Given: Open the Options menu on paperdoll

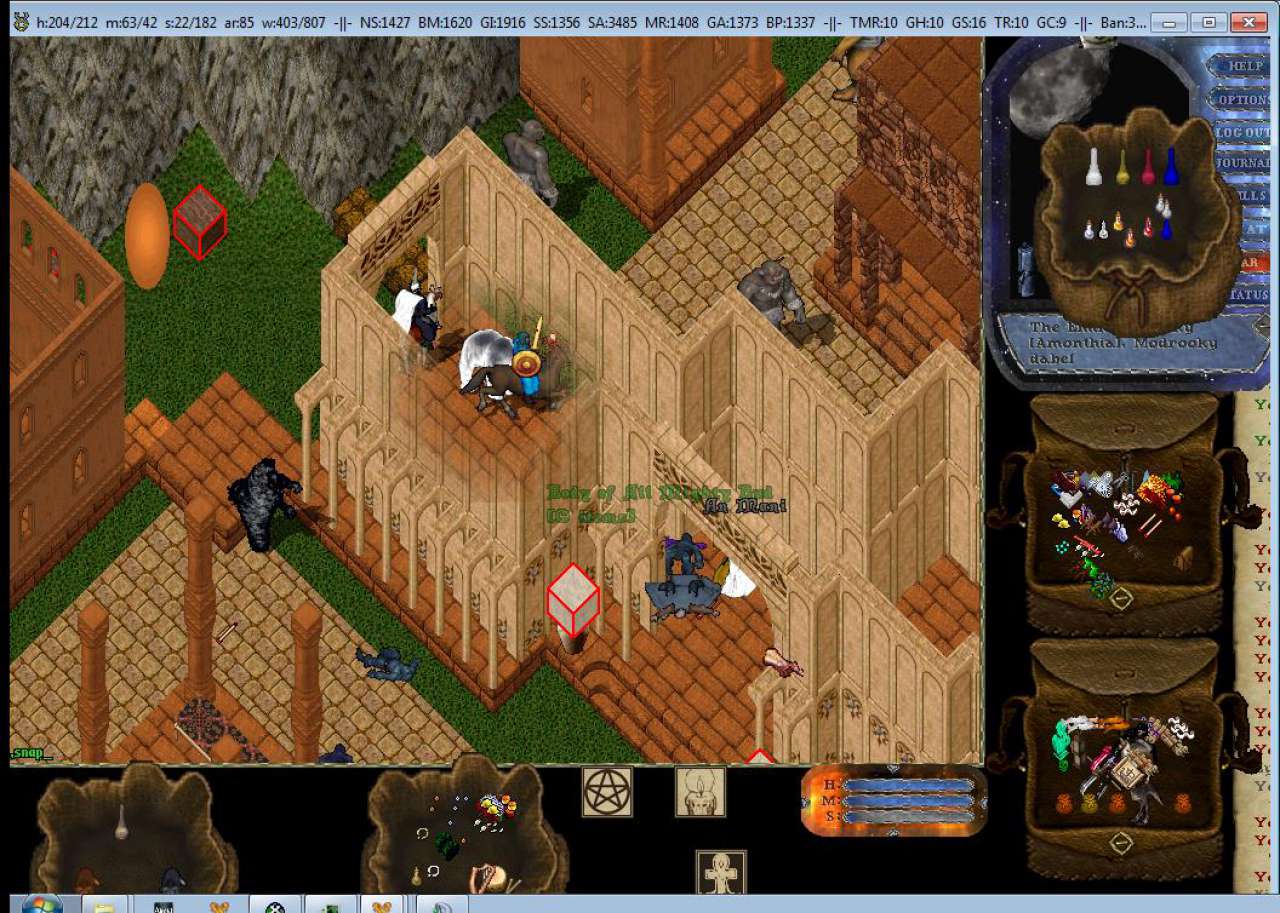Looking at the screenshot, I should tap(1243, 99).
